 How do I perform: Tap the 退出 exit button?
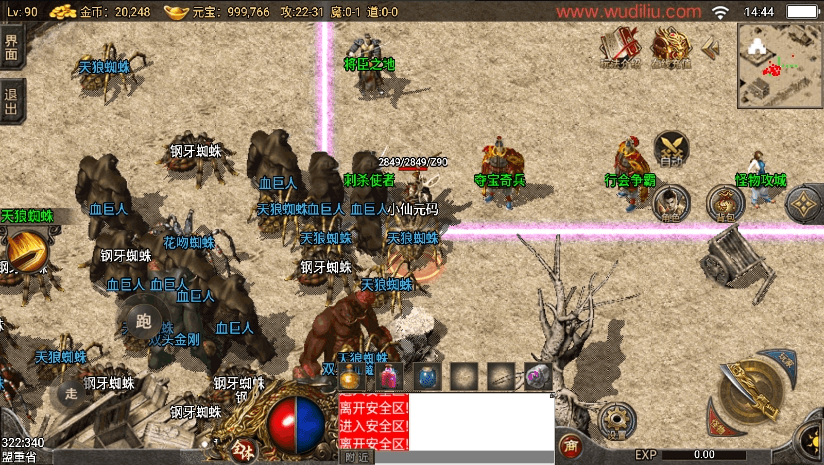point(11,101)
